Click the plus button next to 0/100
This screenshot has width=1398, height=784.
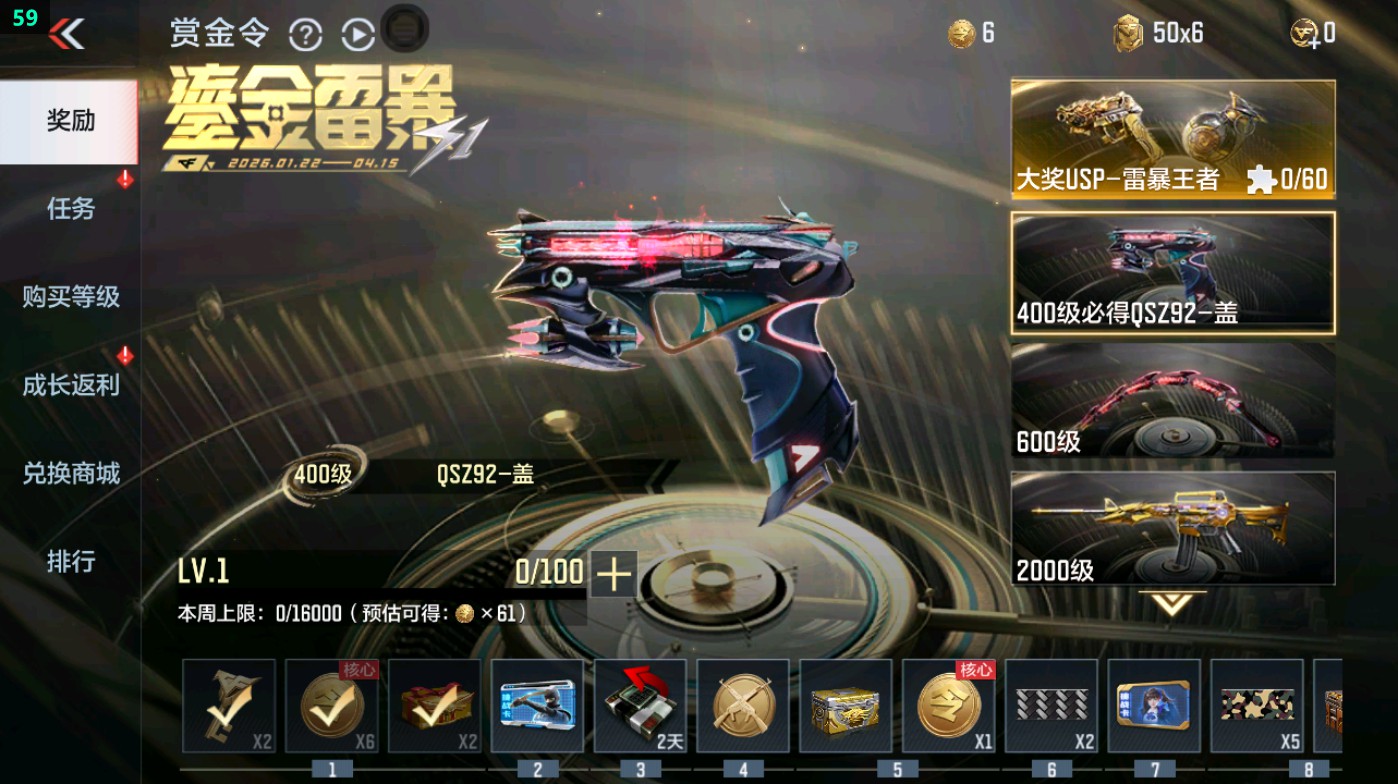point(616,573)
